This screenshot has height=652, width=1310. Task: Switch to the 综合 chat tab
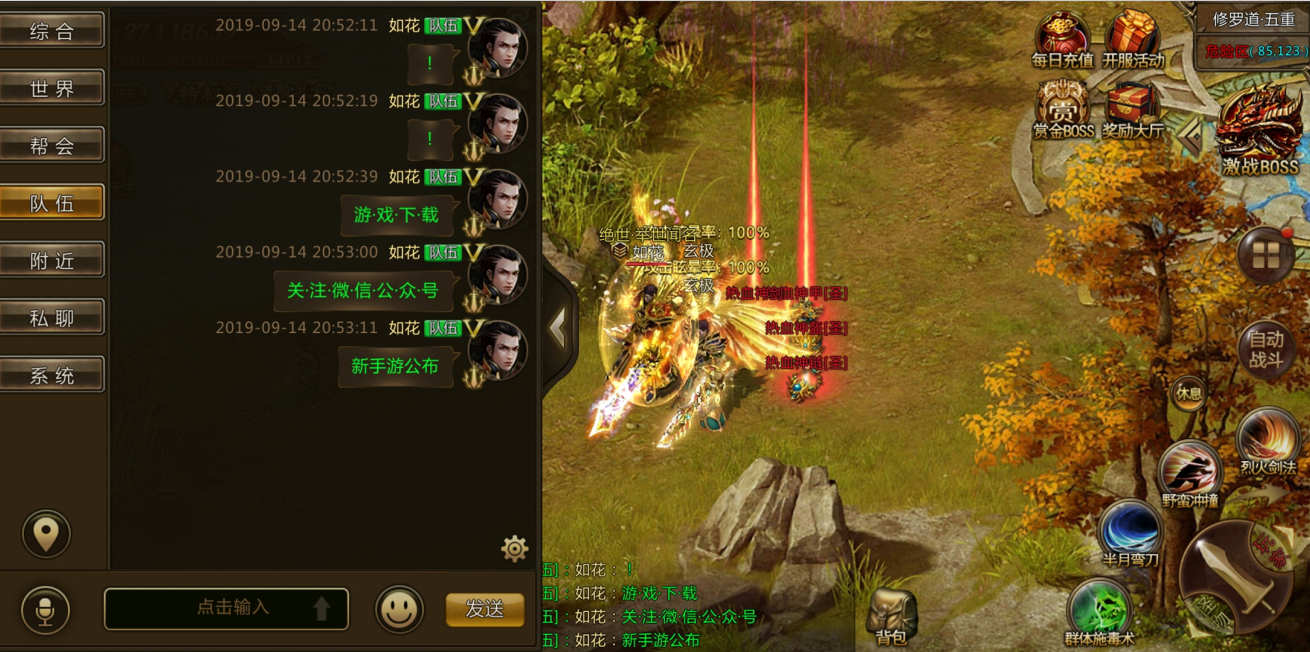52,31
